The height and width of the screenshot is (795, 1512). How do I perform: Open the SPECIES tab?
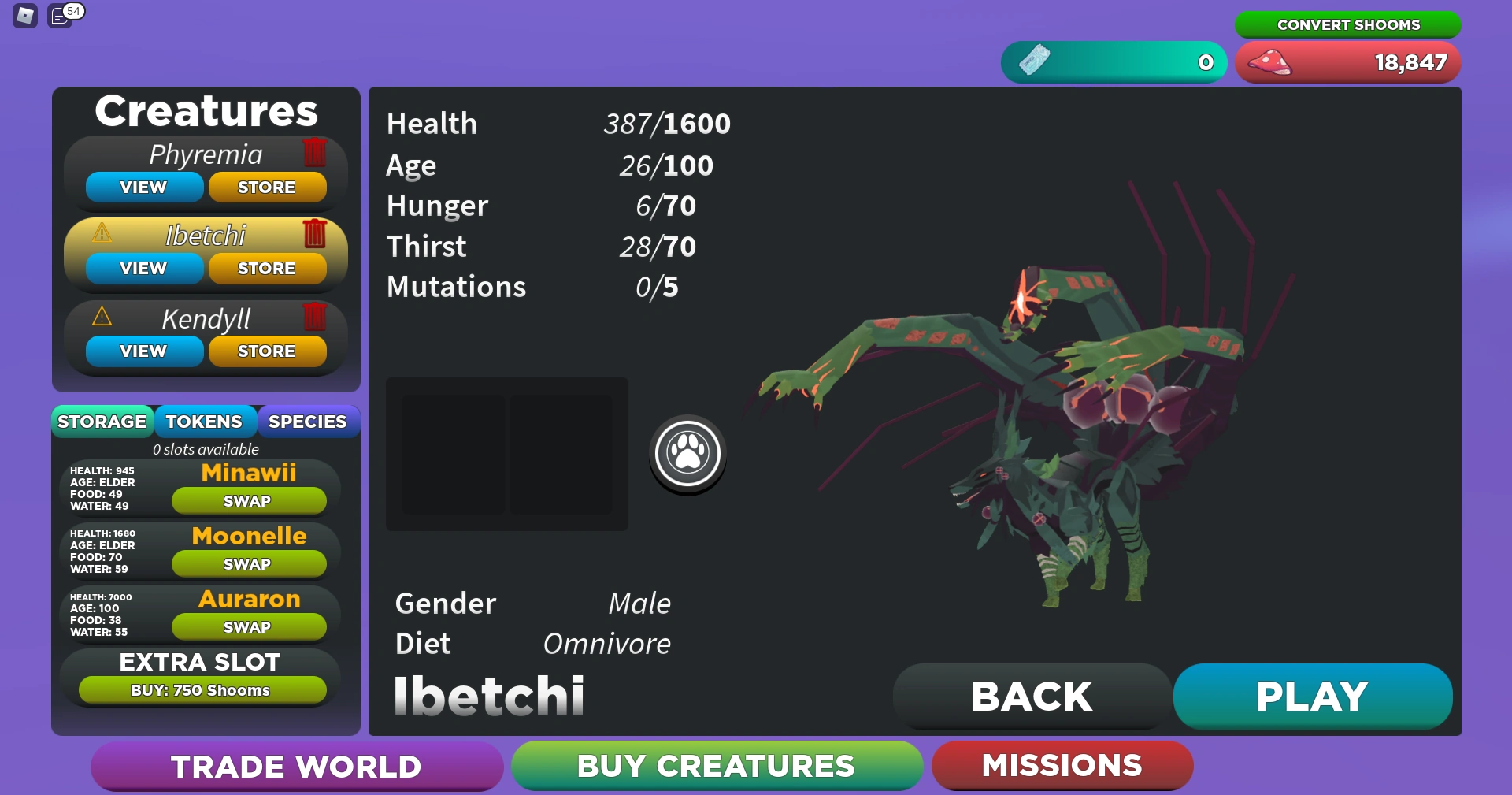click(x=308, y=422)
